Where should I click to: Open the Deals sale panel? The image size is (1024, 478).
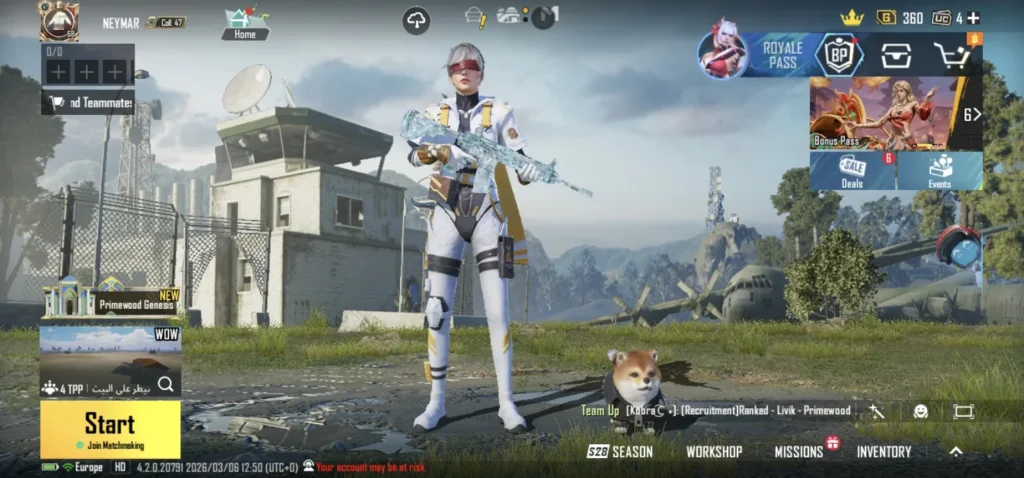coord(853,171)
